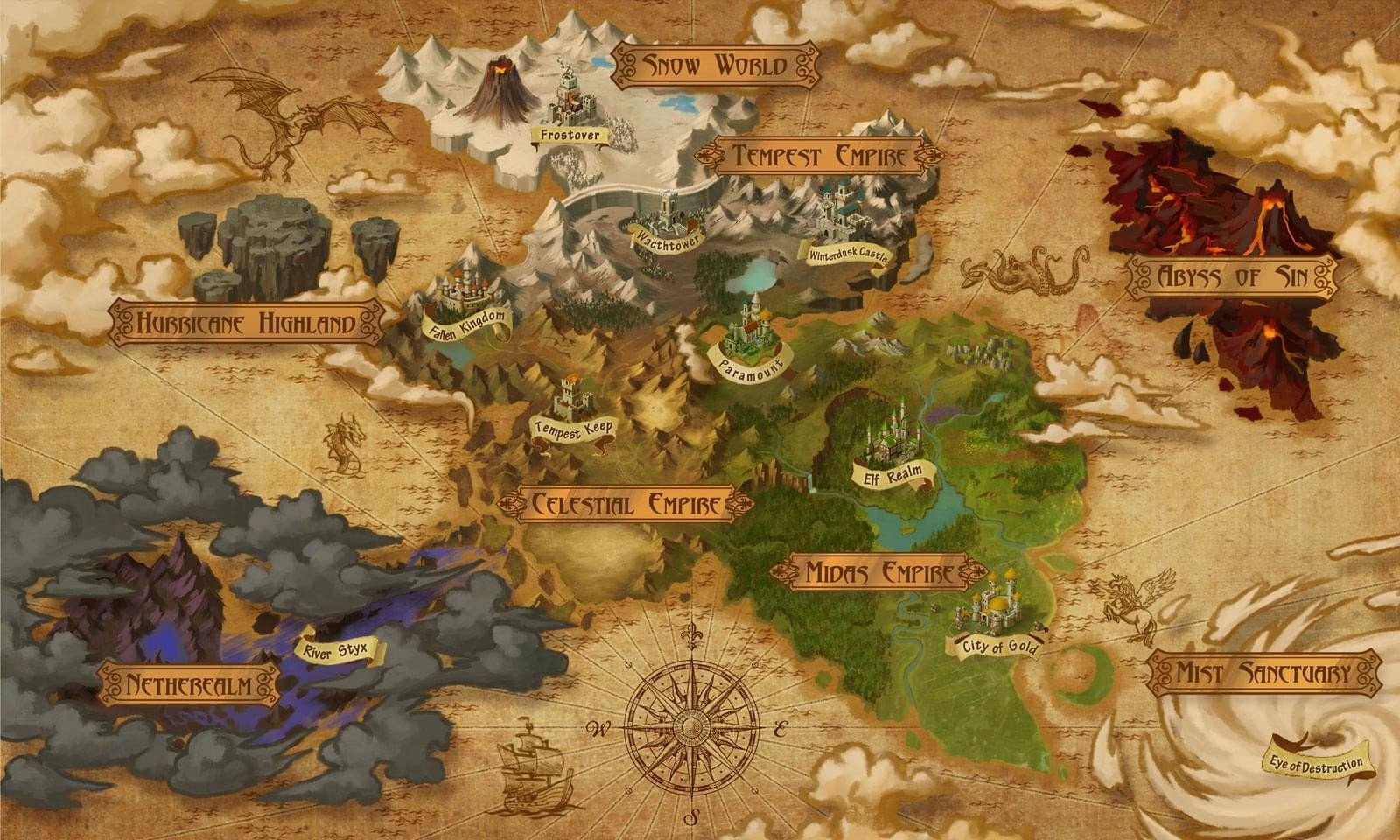Open the City of Gold location
The height and width of the screenshot is (840, 1400).
click(998, 647)
